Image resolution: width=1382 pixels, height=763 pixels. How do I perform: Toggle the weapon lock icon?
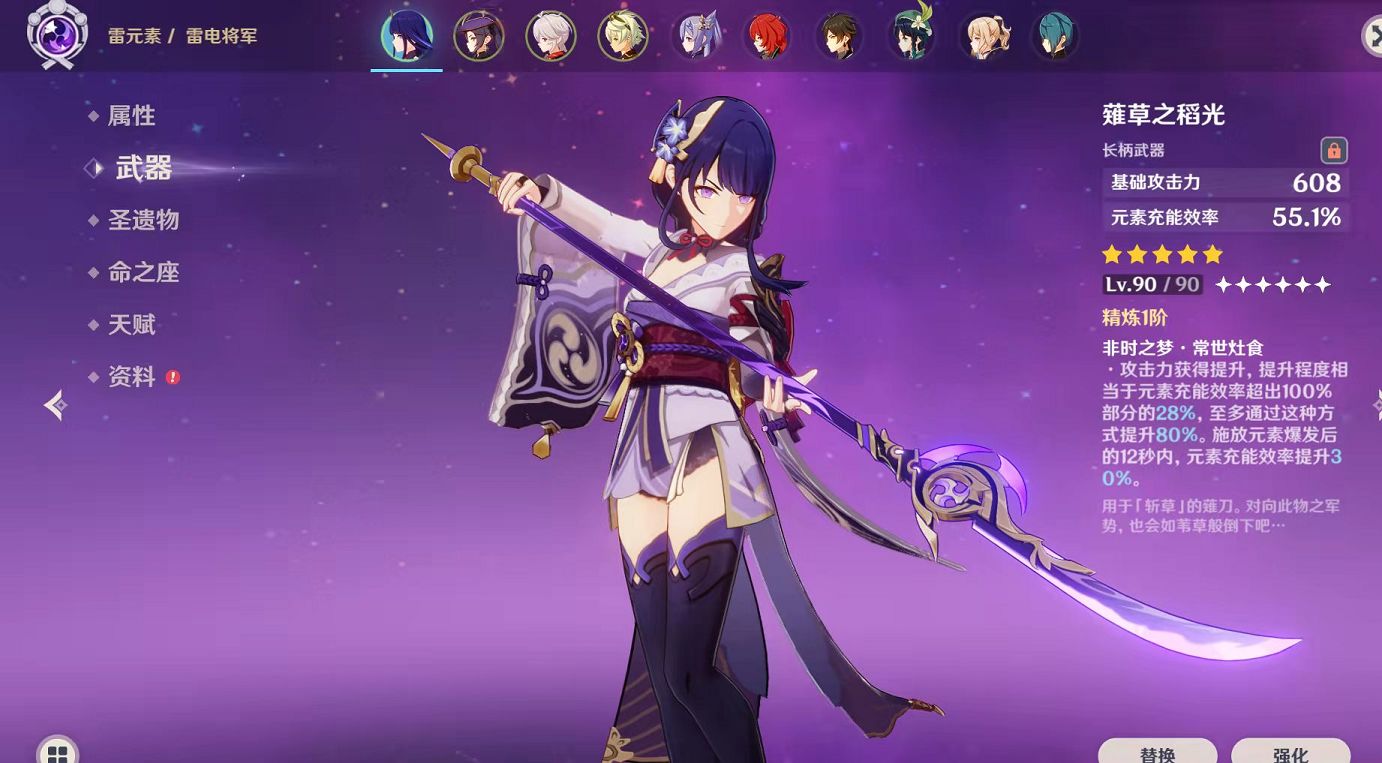(1333, 150)
